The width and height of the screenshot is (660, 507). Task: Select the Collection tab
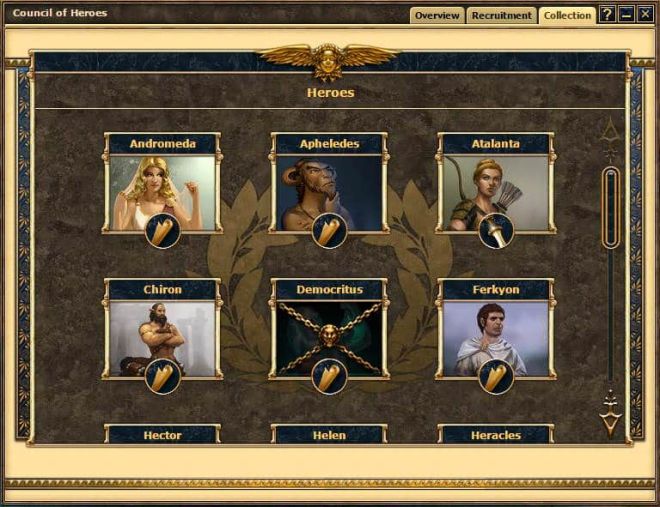[x=567, y=15]
